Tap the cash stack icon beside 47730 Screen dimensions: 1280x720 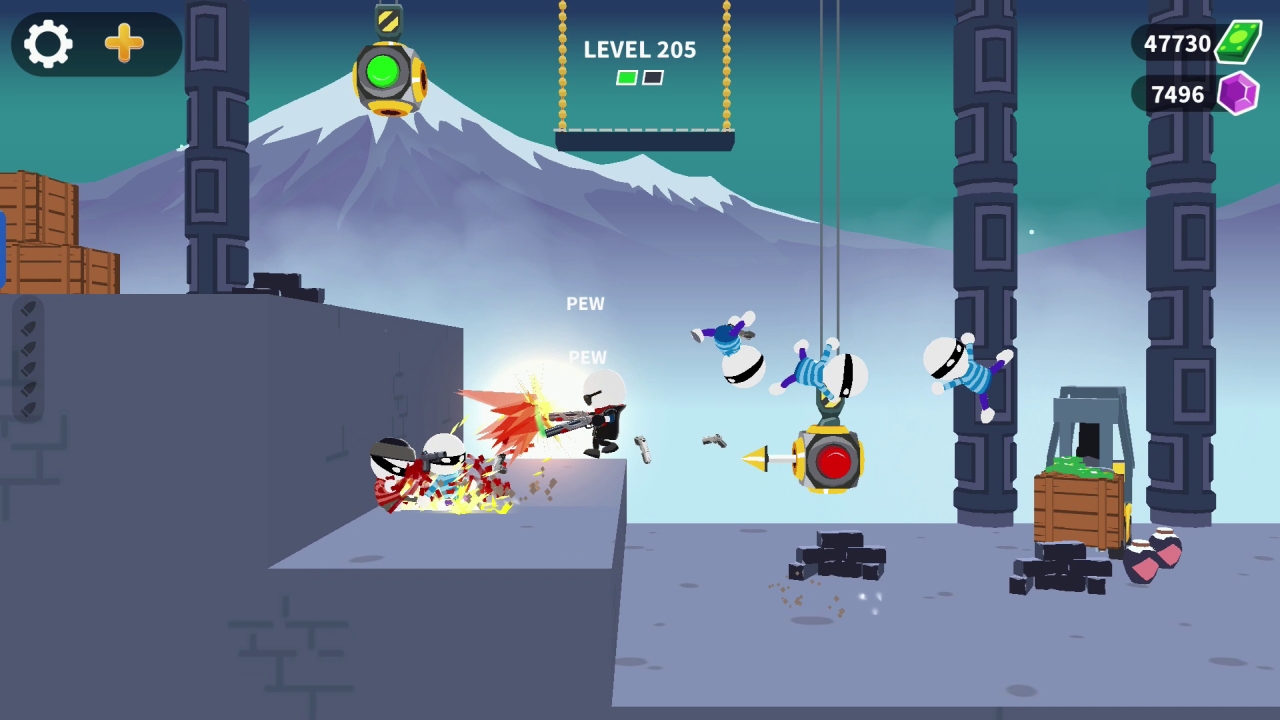(1238, 42)
